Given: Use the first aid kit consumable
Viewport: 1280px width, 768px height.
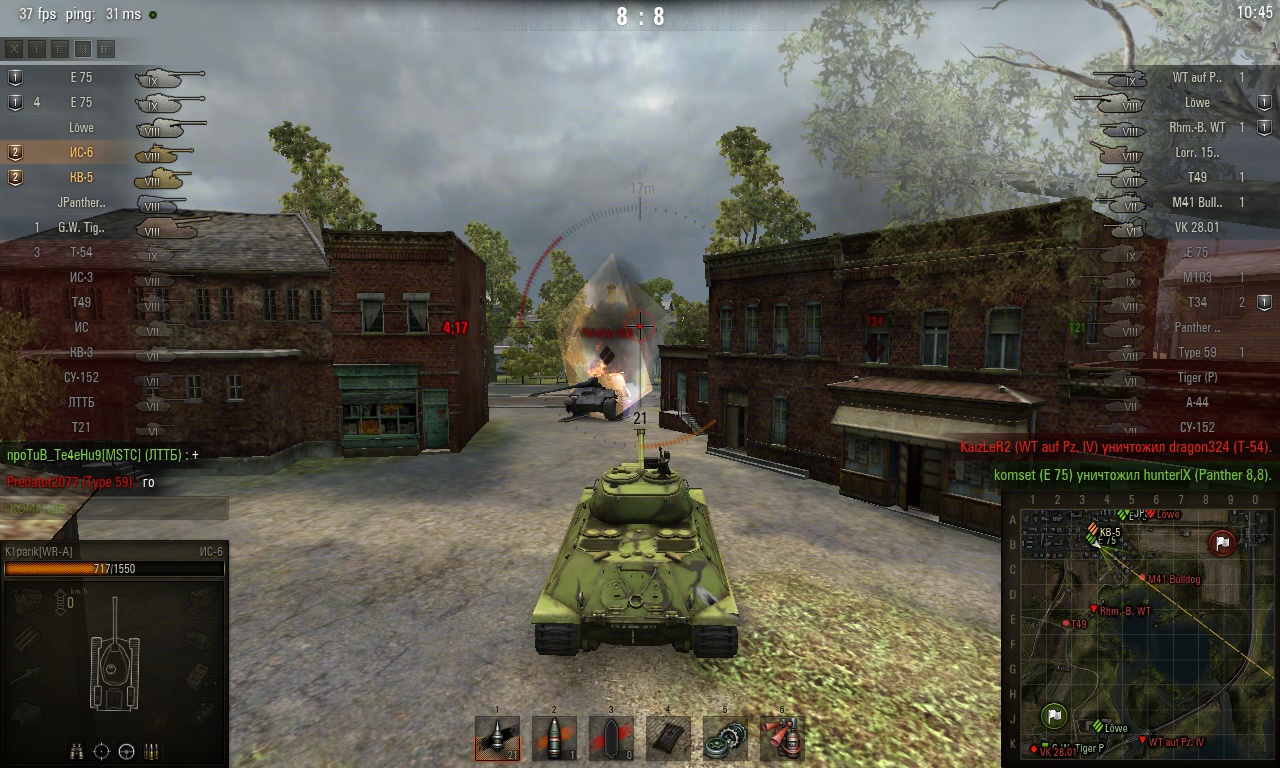Looking at the screenshot, I should pyautogui.click(x=668, y=739).
